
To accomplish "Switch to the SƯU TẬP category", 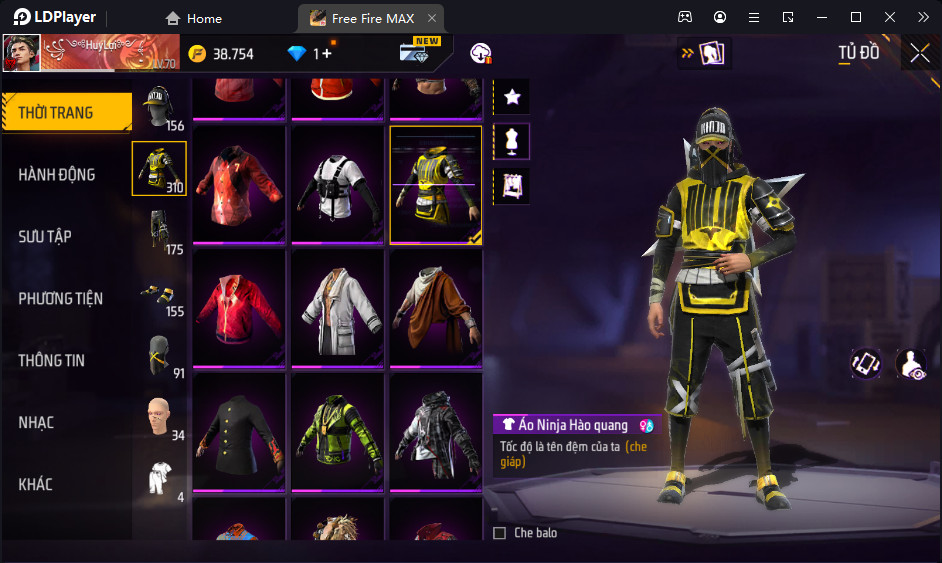I will pyautogui.click(x=46, y=237).
